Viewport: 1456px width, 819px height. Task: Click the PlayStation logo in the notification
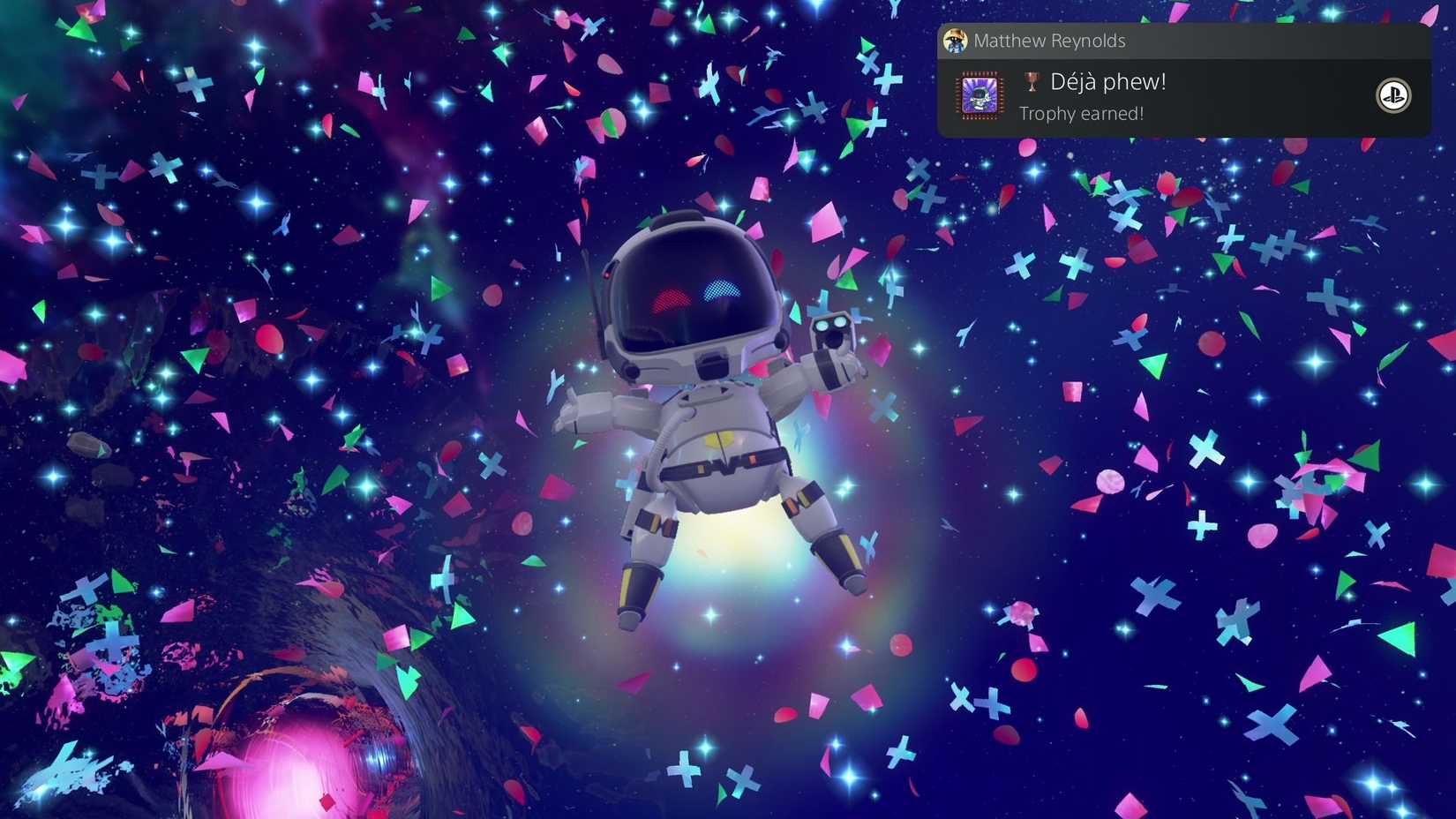click(1392, 96)
